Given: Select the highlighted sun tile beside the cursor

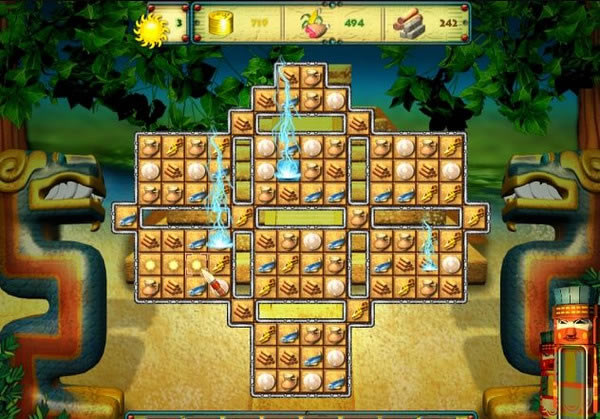Looking at the screenshot, I should click(195, 265).
